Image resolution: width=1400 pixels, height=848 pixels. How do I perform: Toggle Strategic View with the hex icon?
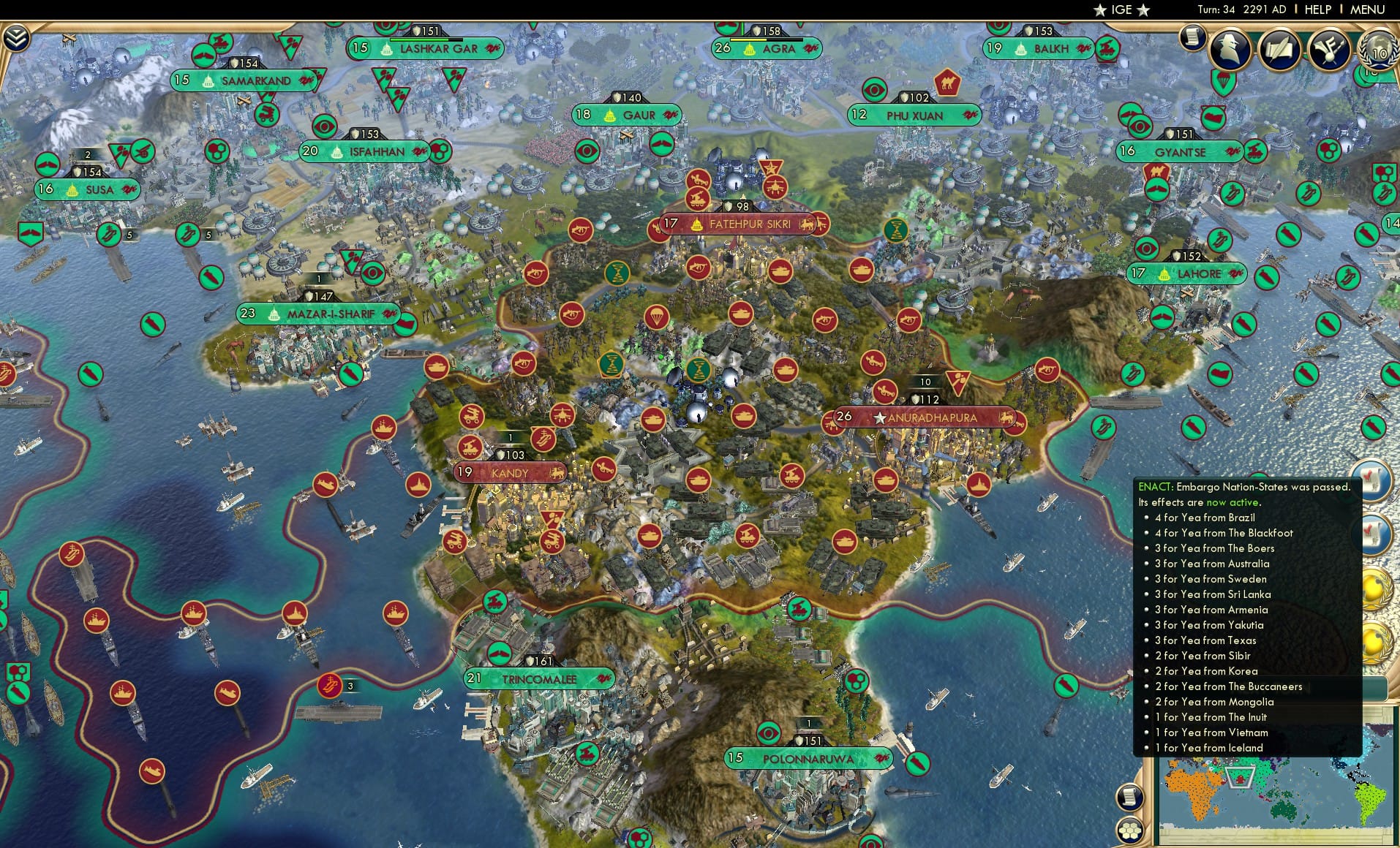(1129, 830)
